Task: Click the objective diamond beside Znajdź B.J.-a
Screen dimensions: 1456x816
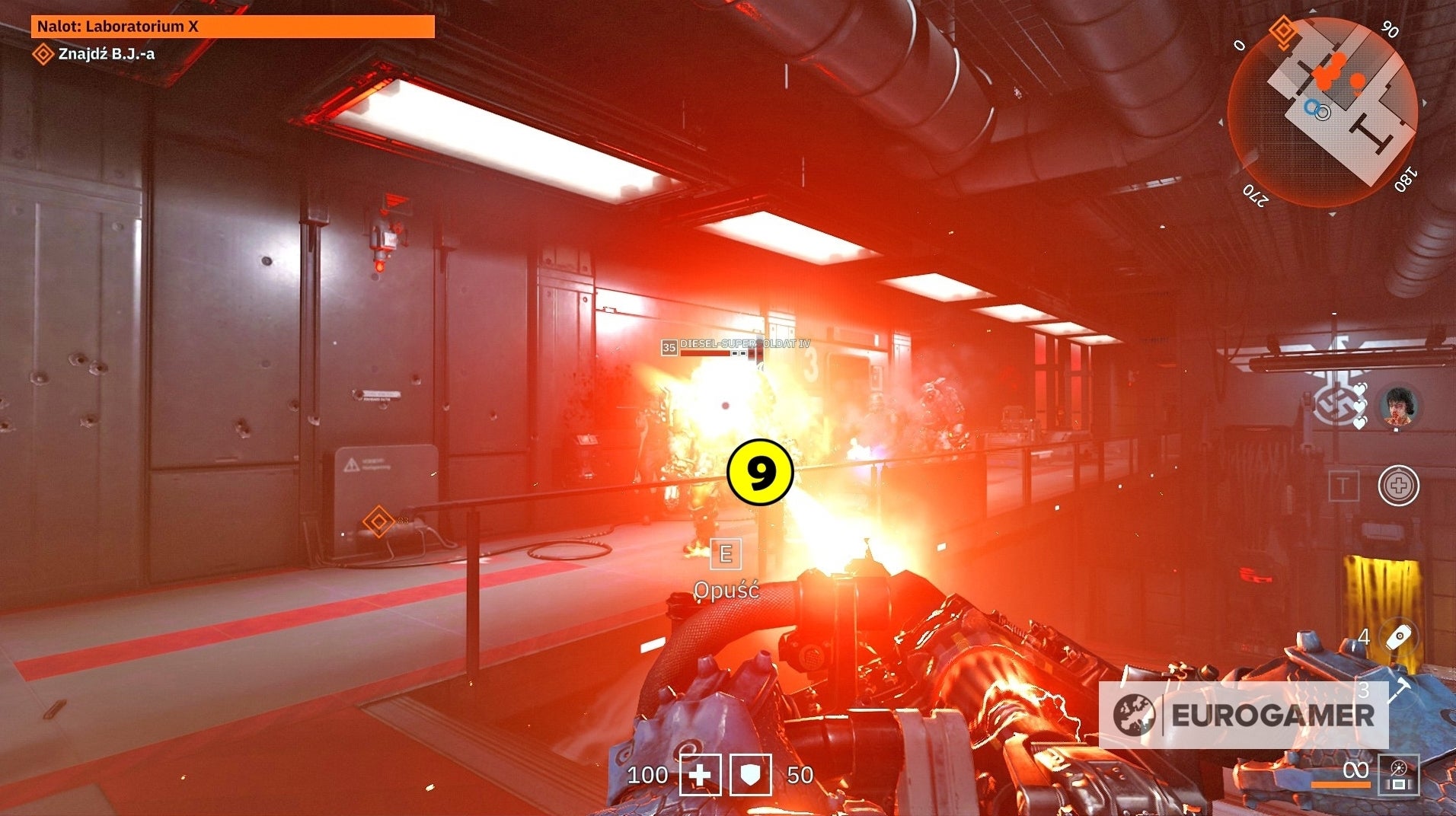Action: (x=42, y=53)
